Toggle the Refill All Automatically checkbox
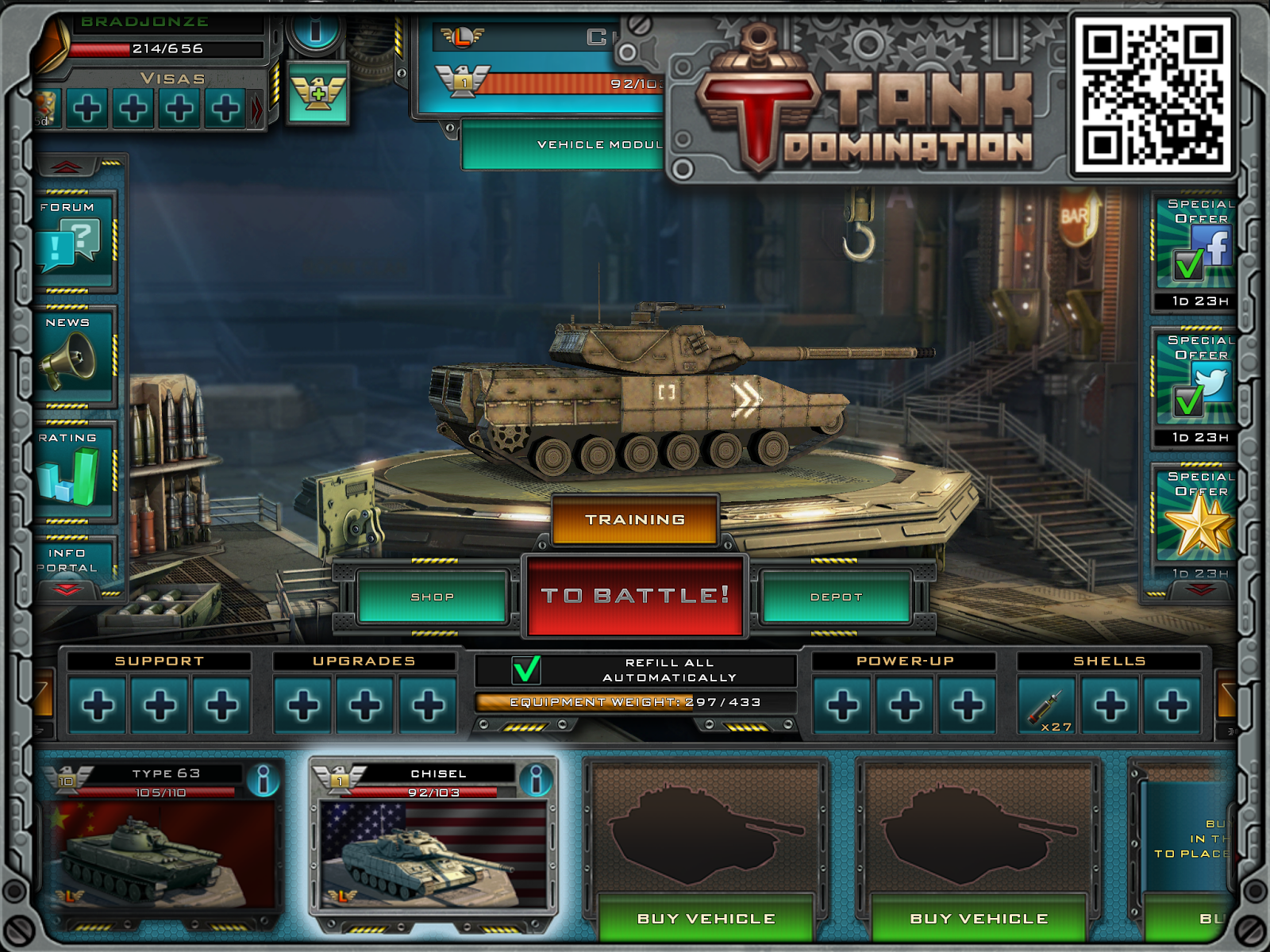Viewport: 1270px width, 952px height. [526, 670]
